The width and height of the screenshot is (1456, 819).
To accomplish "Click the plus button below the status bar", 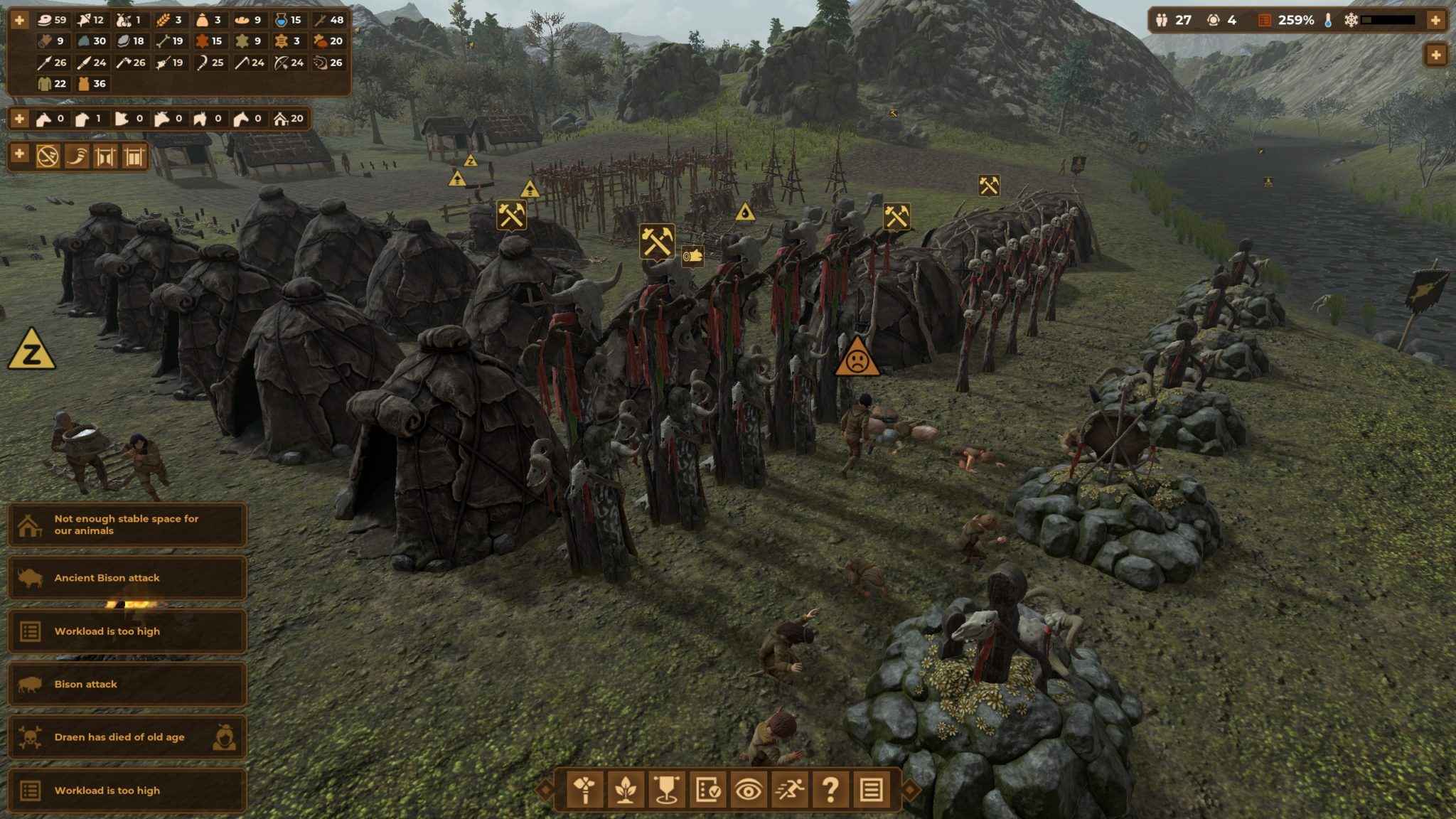I will (x=1435, y=55).
